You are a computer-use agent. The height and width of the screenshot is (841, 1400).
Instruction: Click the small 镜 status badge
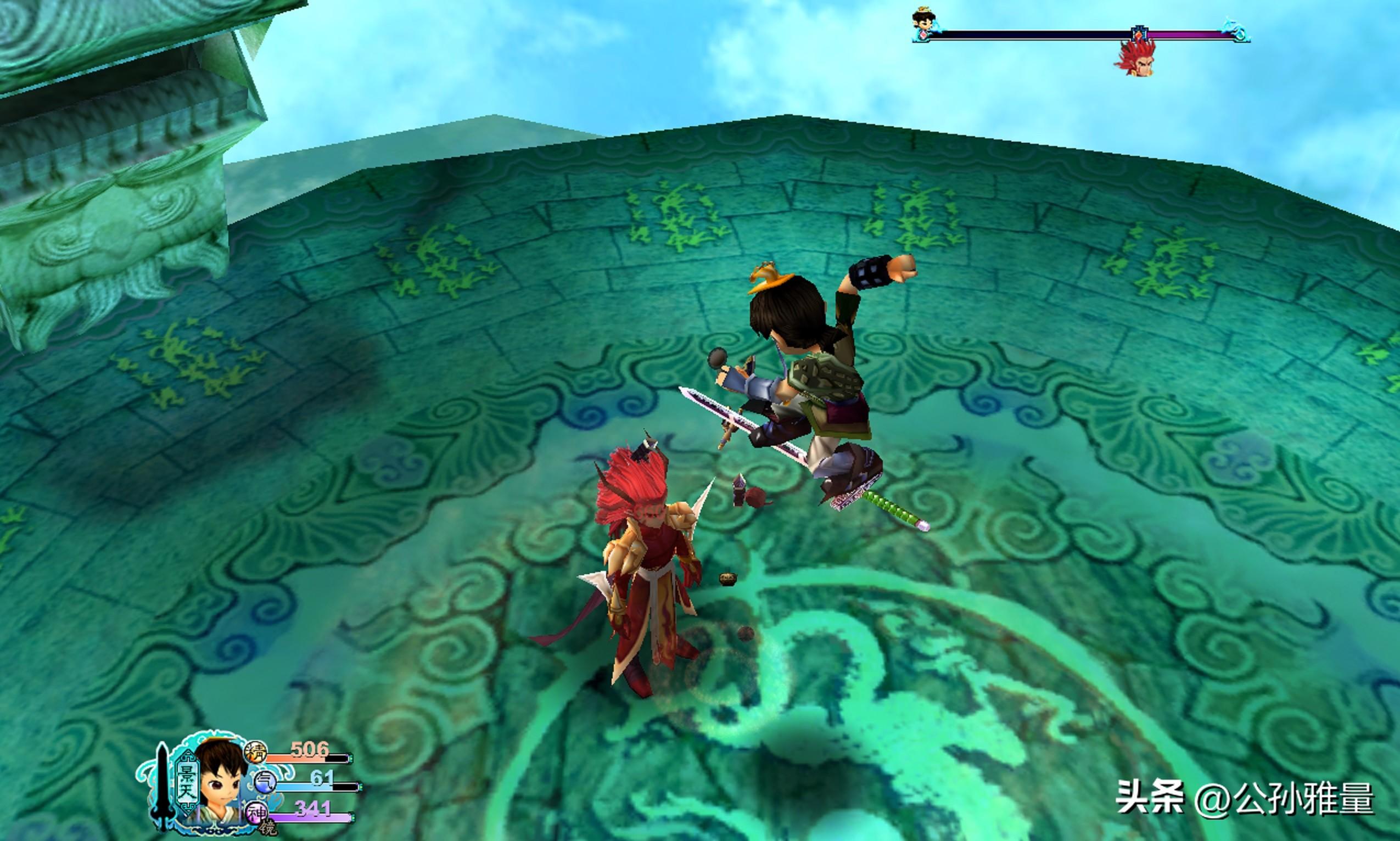(x=267, y=827)
